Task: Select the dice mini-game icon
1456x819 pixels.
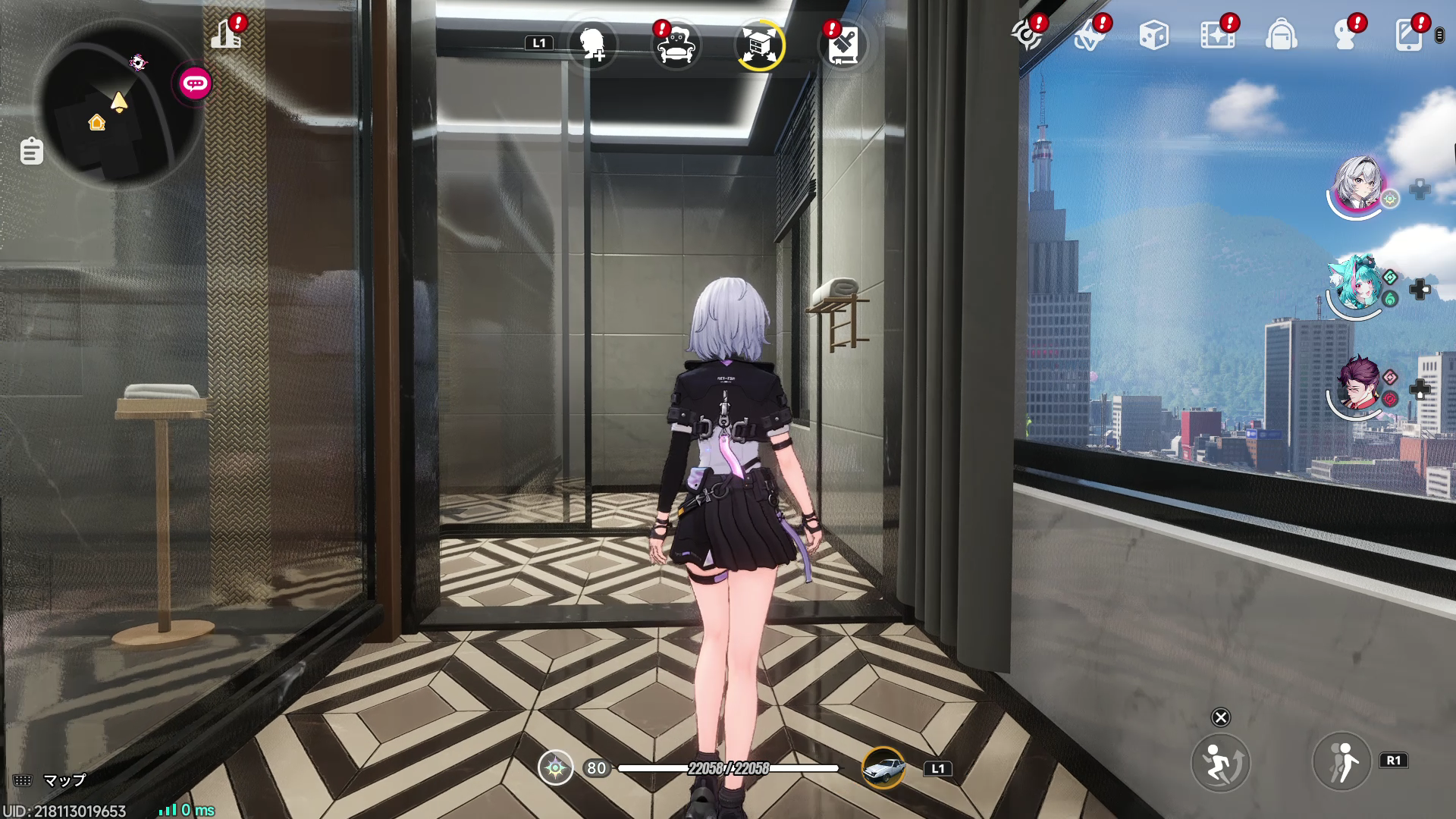Action: [x=1154, y=32]
